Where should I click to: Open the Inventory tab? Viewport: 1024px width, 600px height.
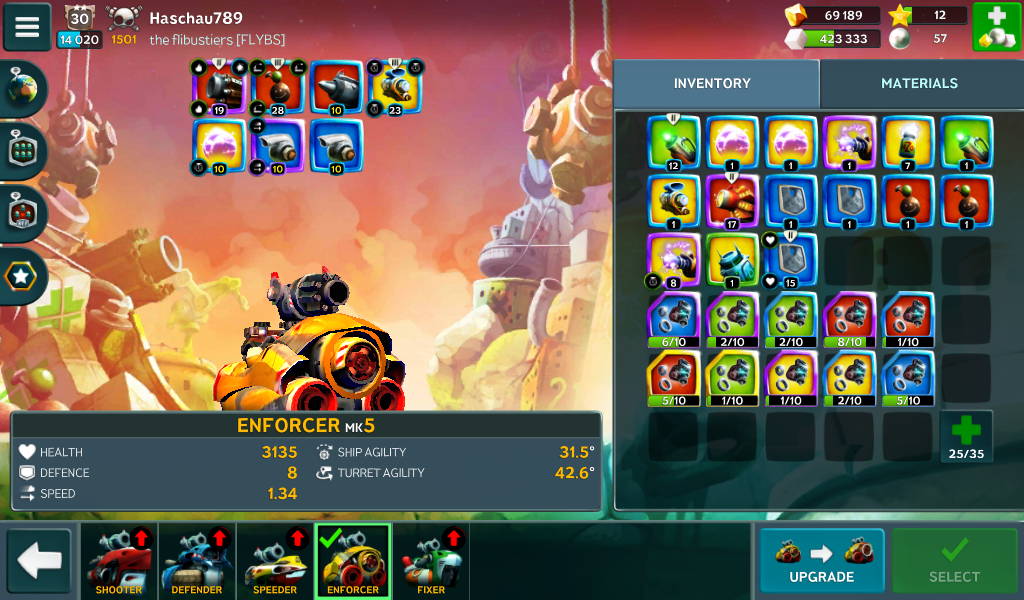pyautogui.click(x=712, y=84)
